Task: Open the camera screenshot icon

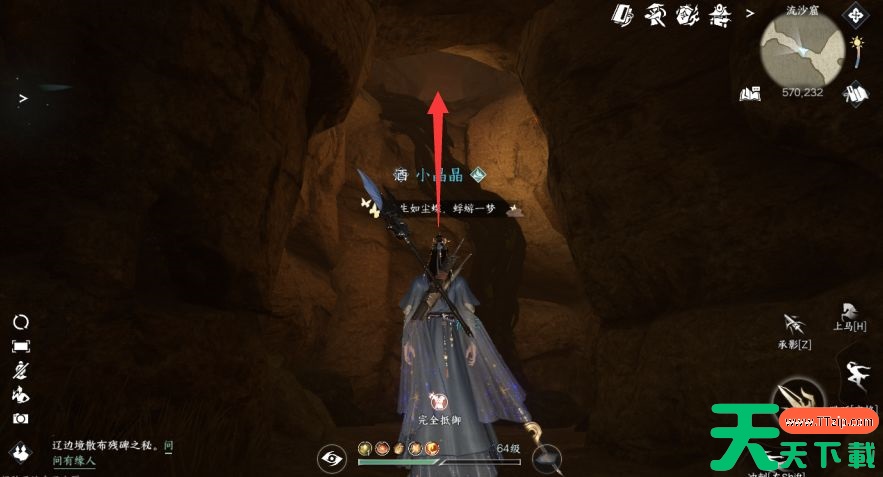Action: point(20,419)
